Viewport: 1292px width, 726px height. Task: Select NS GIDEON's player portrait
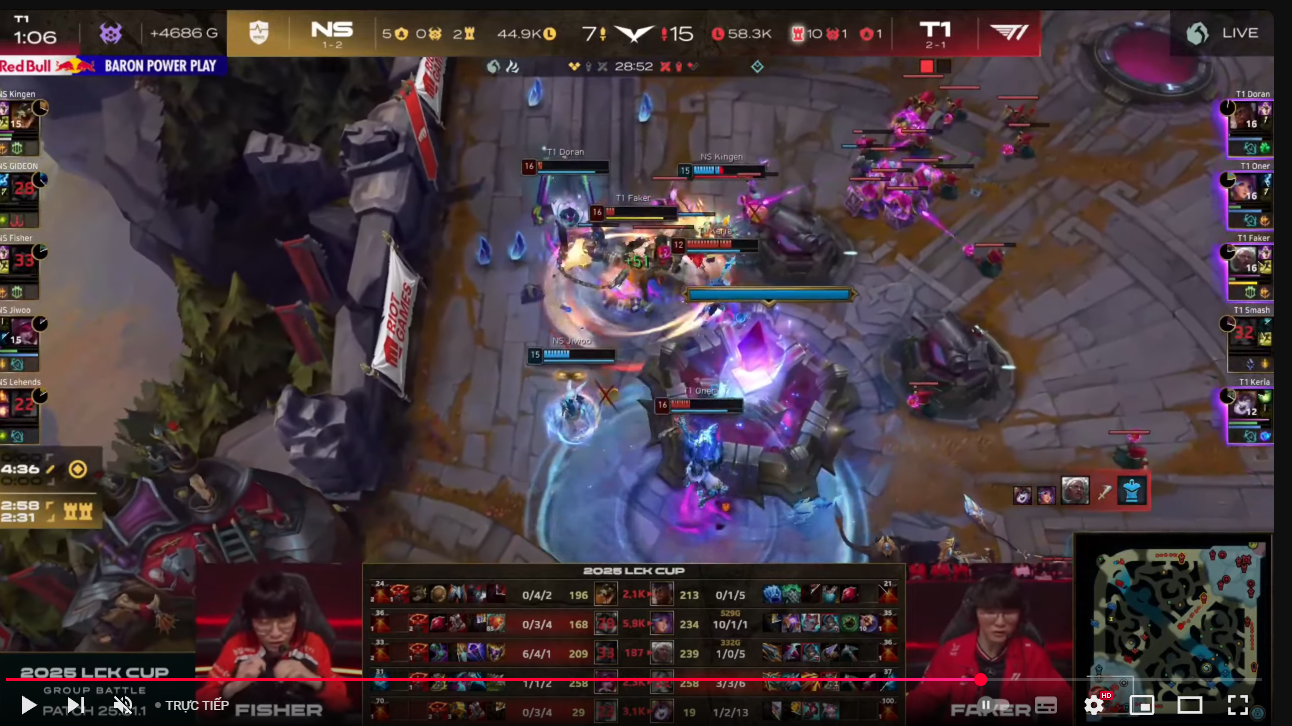pos(20,188)
